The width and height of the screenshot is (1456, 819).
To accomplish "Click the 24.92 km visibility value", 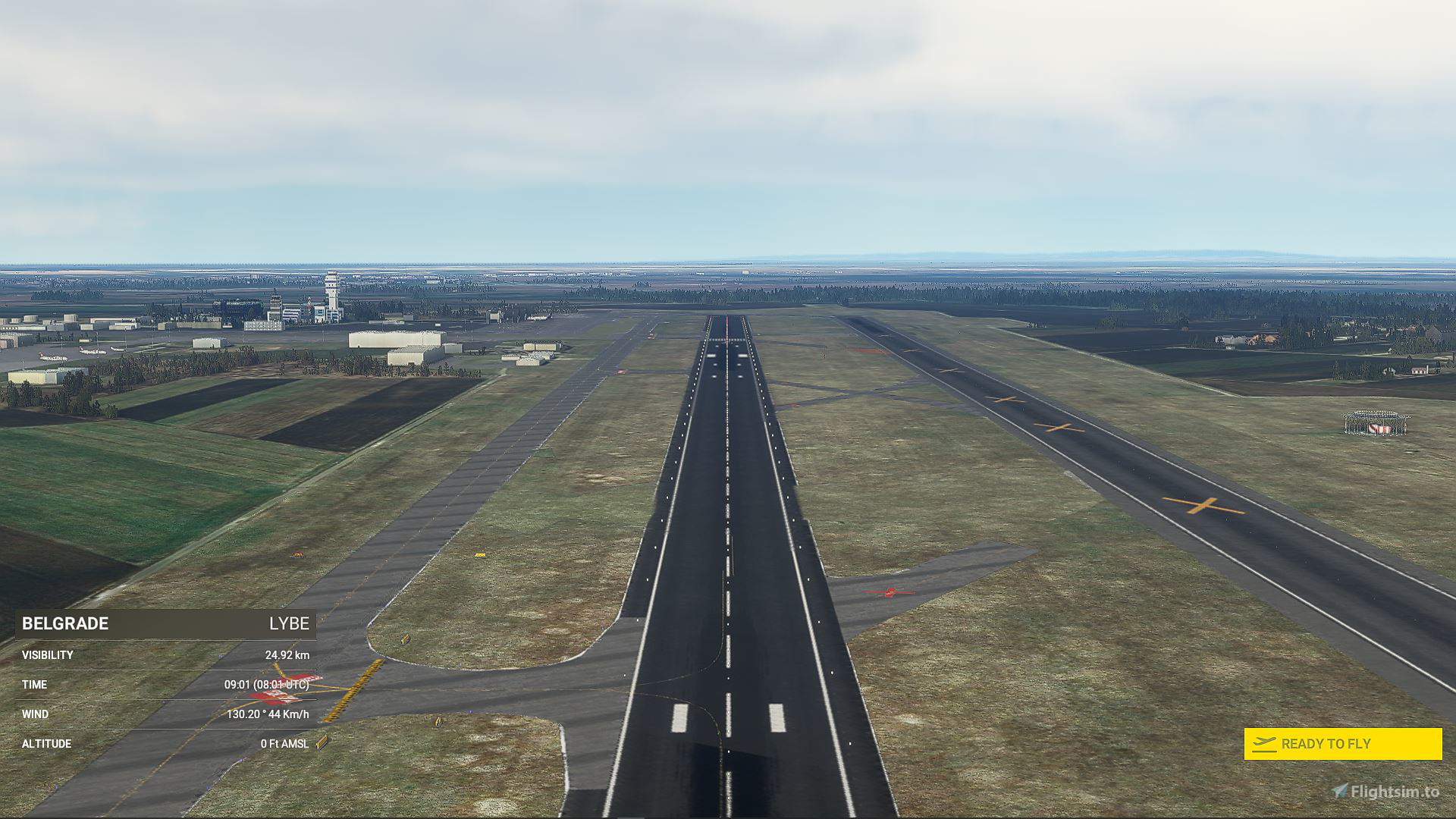I will coord(288,654).
